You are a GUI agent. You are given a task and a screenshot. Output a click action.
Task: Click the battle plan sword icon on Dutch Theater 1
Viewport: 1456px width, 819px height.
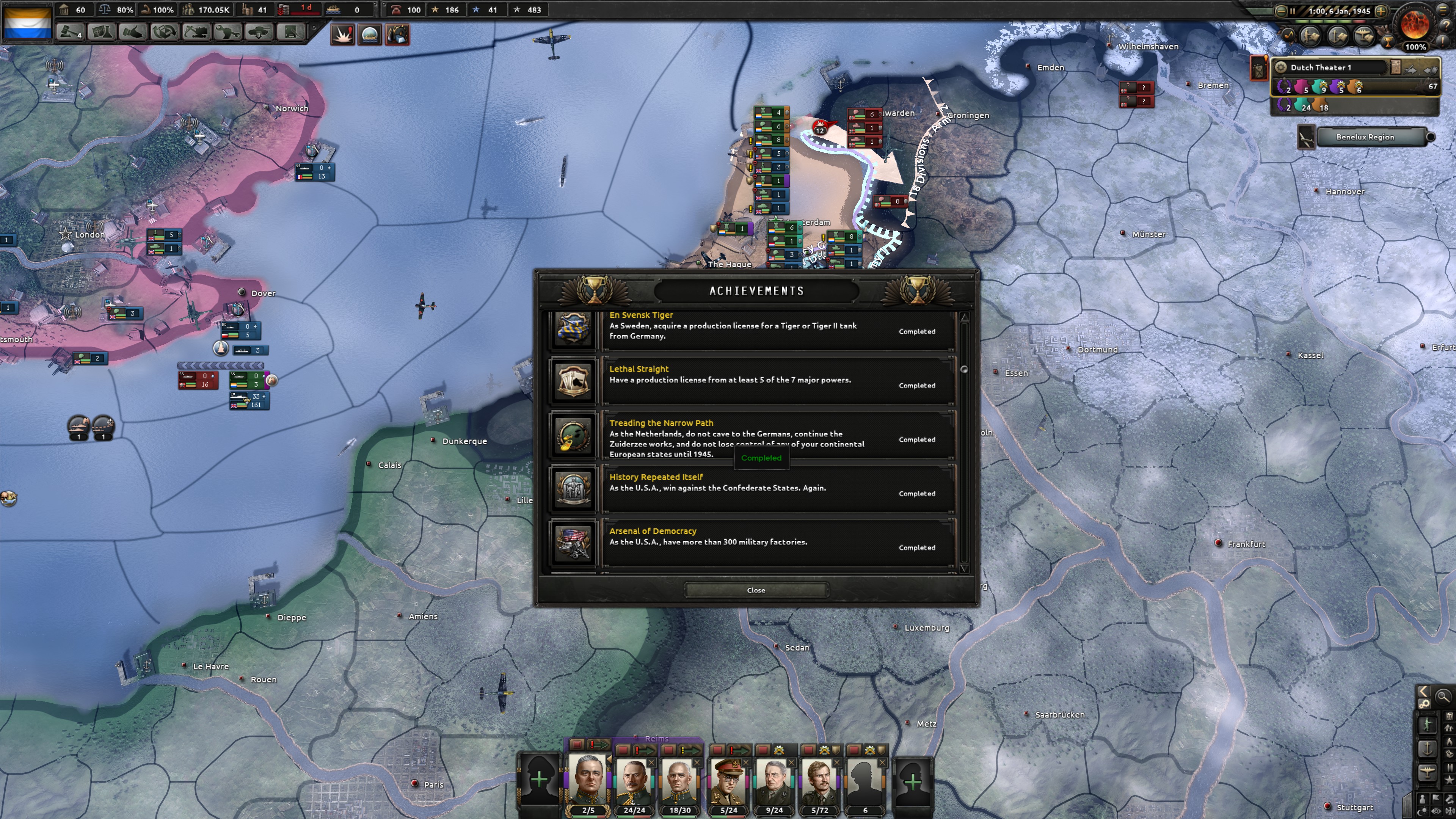1410,69
